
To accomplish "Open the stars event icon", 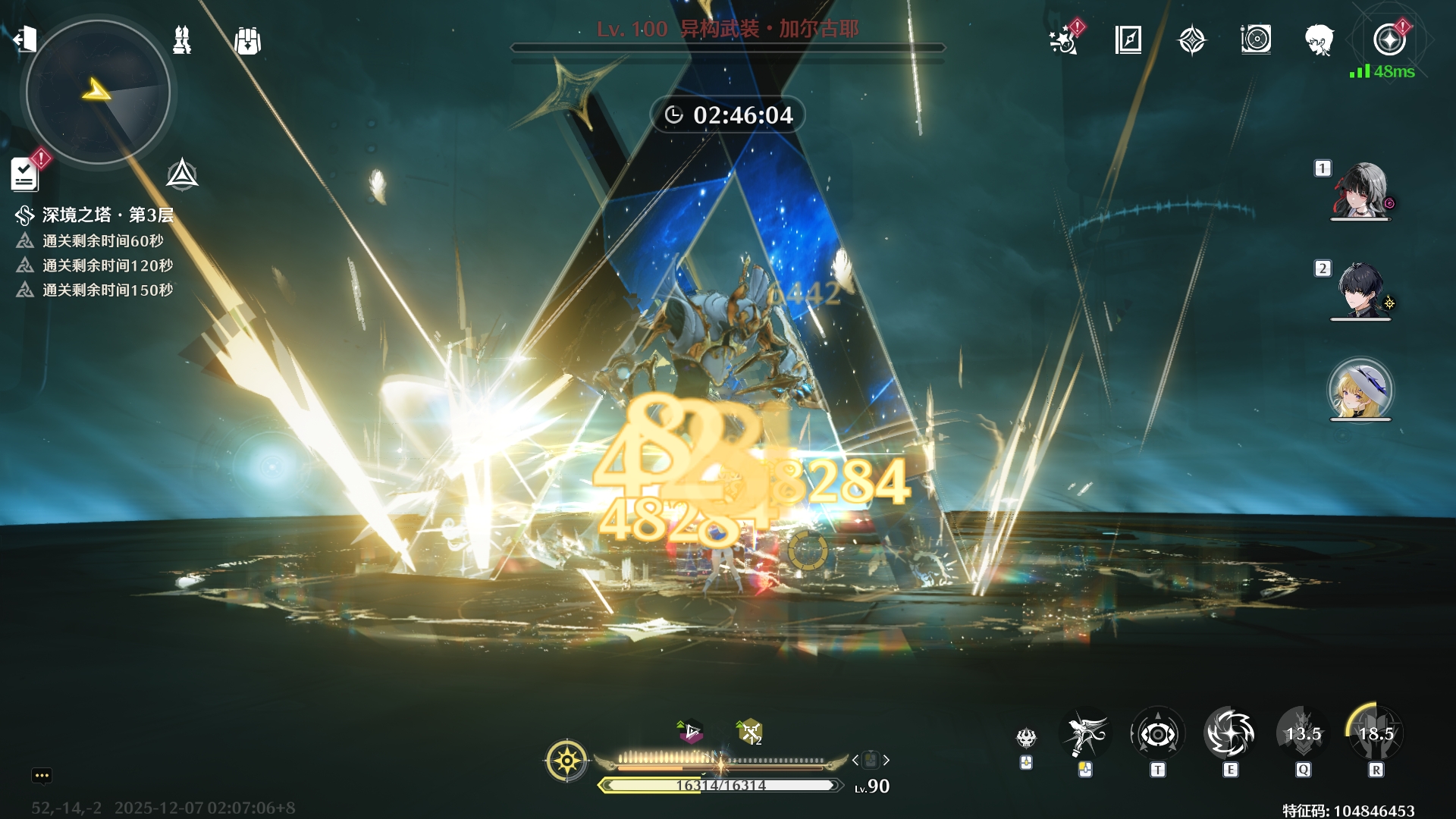I will [1064, 39].
